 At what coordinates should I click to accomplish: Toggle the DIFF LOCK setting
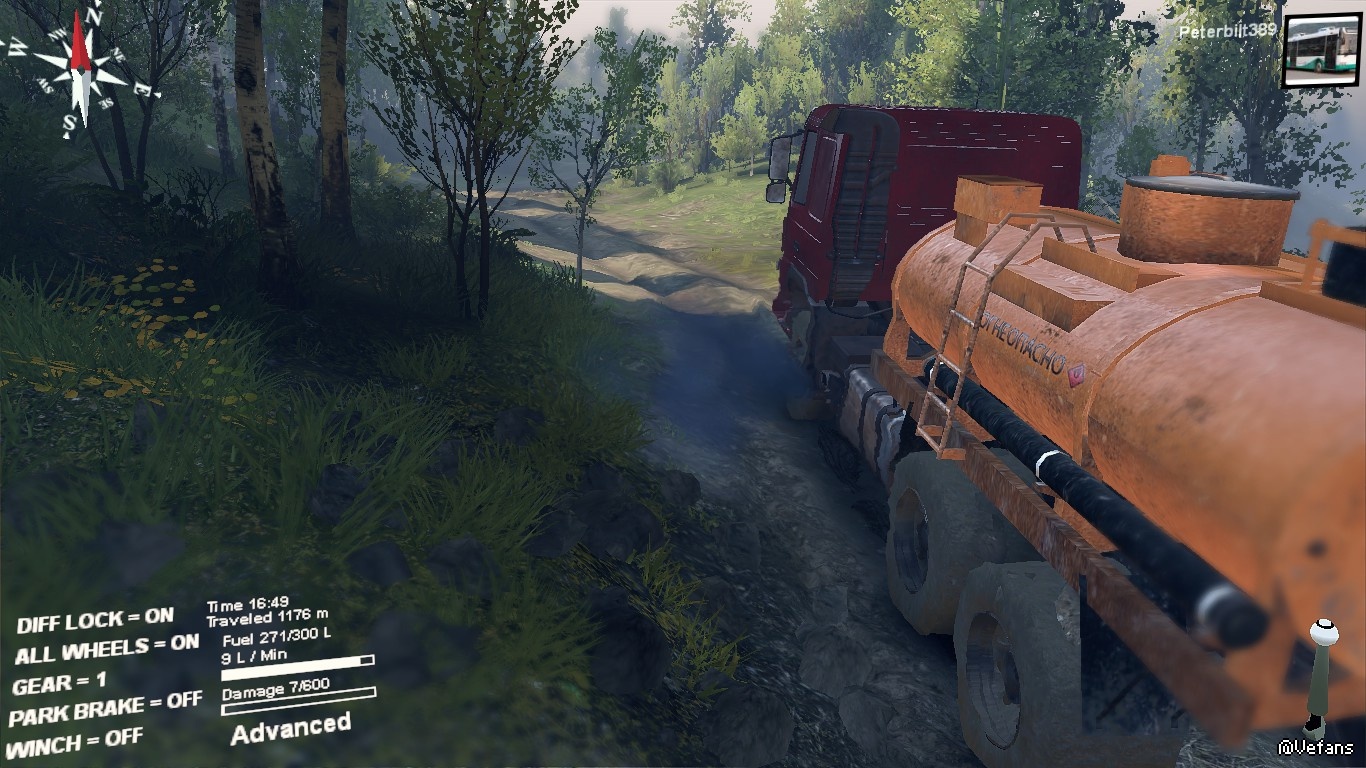[x=95, y=621]
